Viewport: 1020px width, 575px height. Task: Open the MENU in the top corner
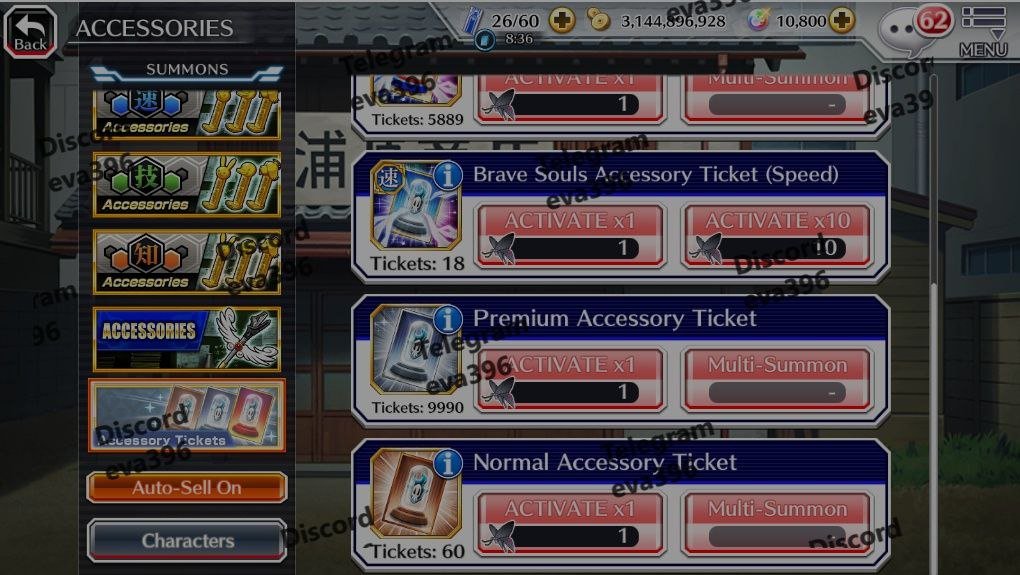coord(982,31)
